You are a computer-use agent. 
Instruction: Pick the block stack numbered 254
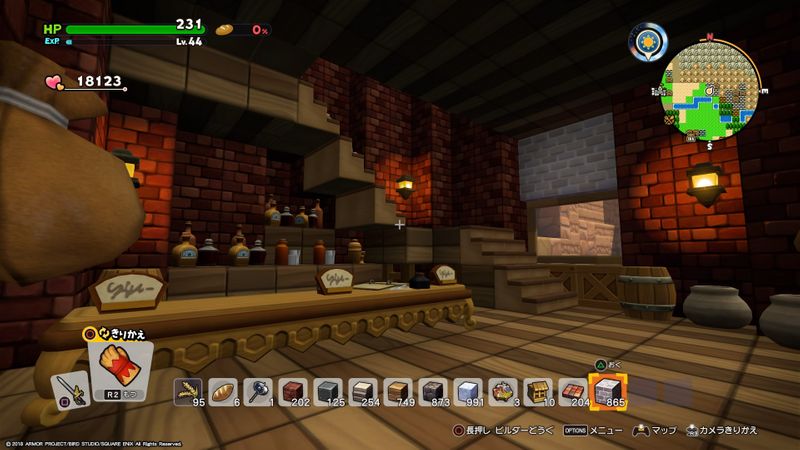363,392
